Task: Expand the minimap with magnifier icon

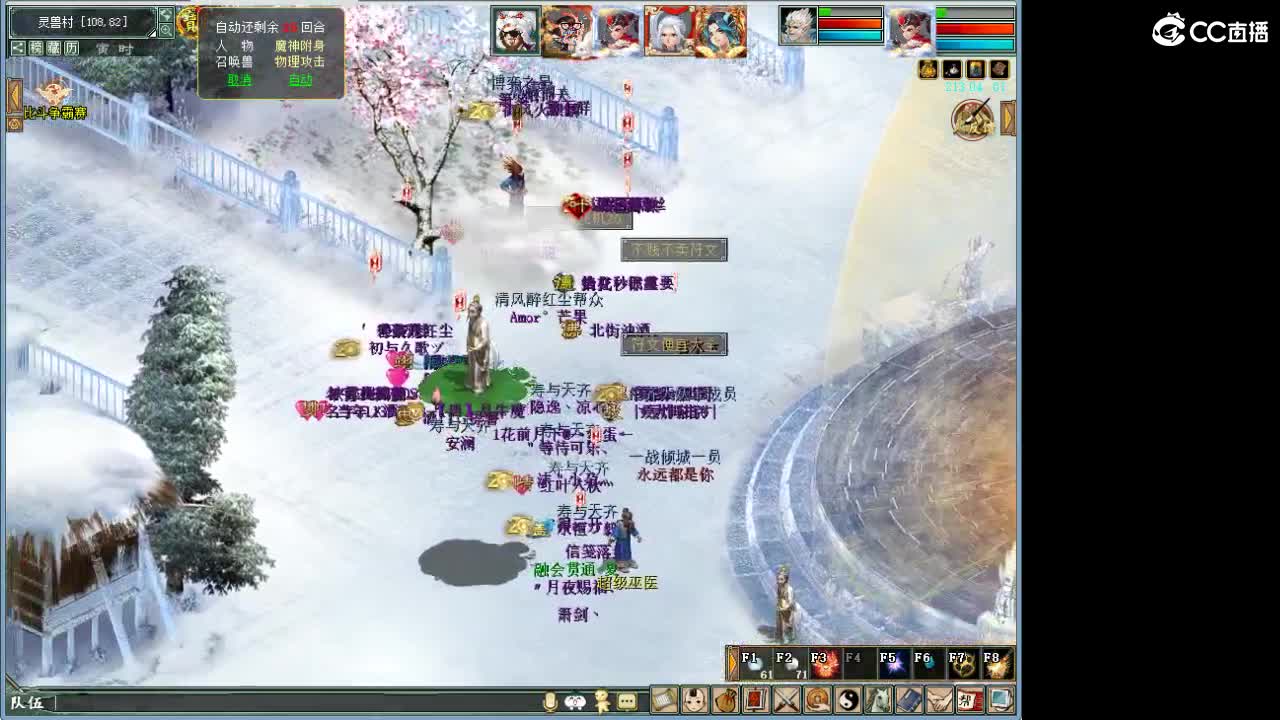Action: pos(167,30)
